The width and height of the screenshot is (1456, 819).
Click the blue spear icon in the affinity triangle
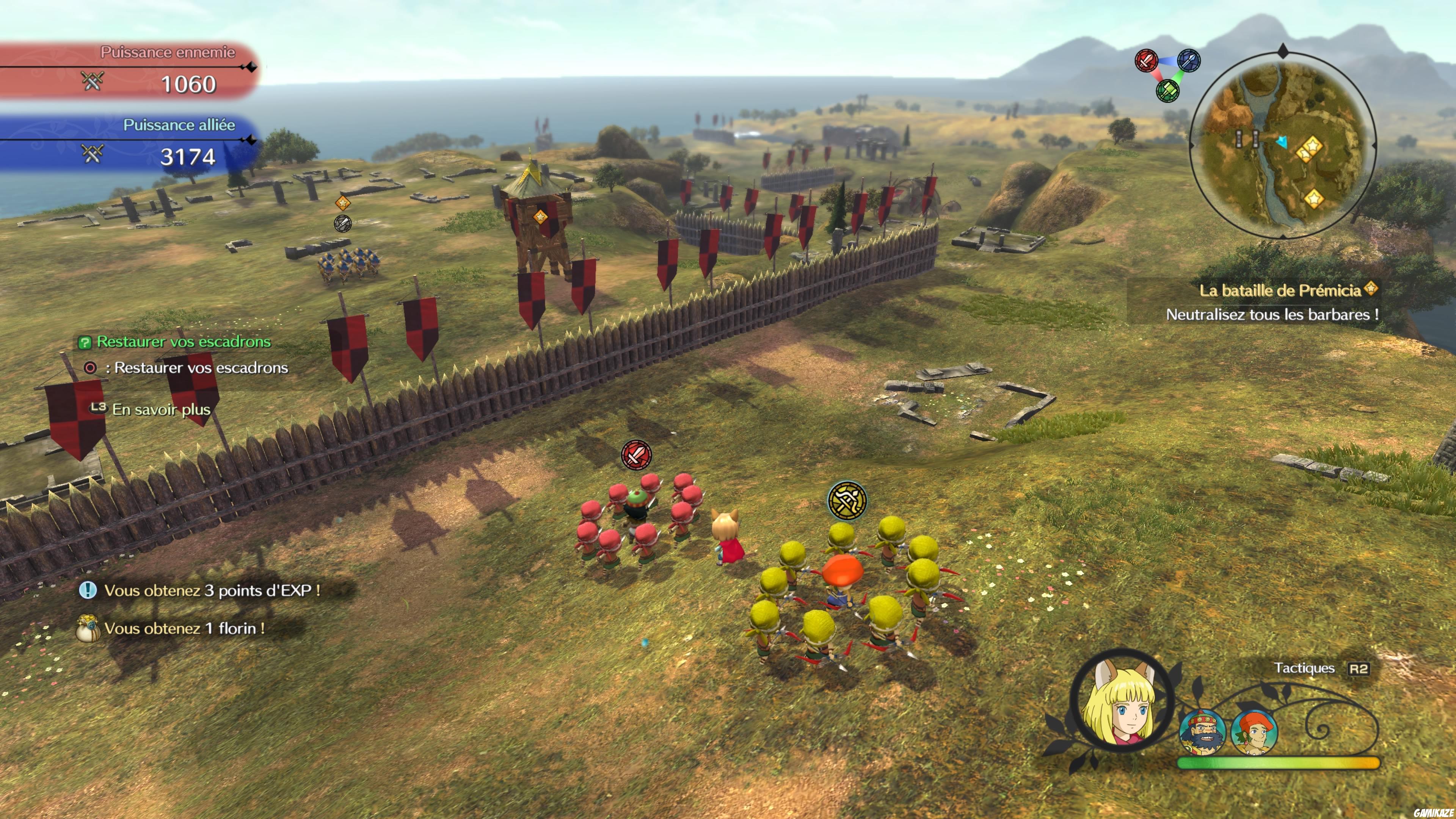pos(1189,61)
